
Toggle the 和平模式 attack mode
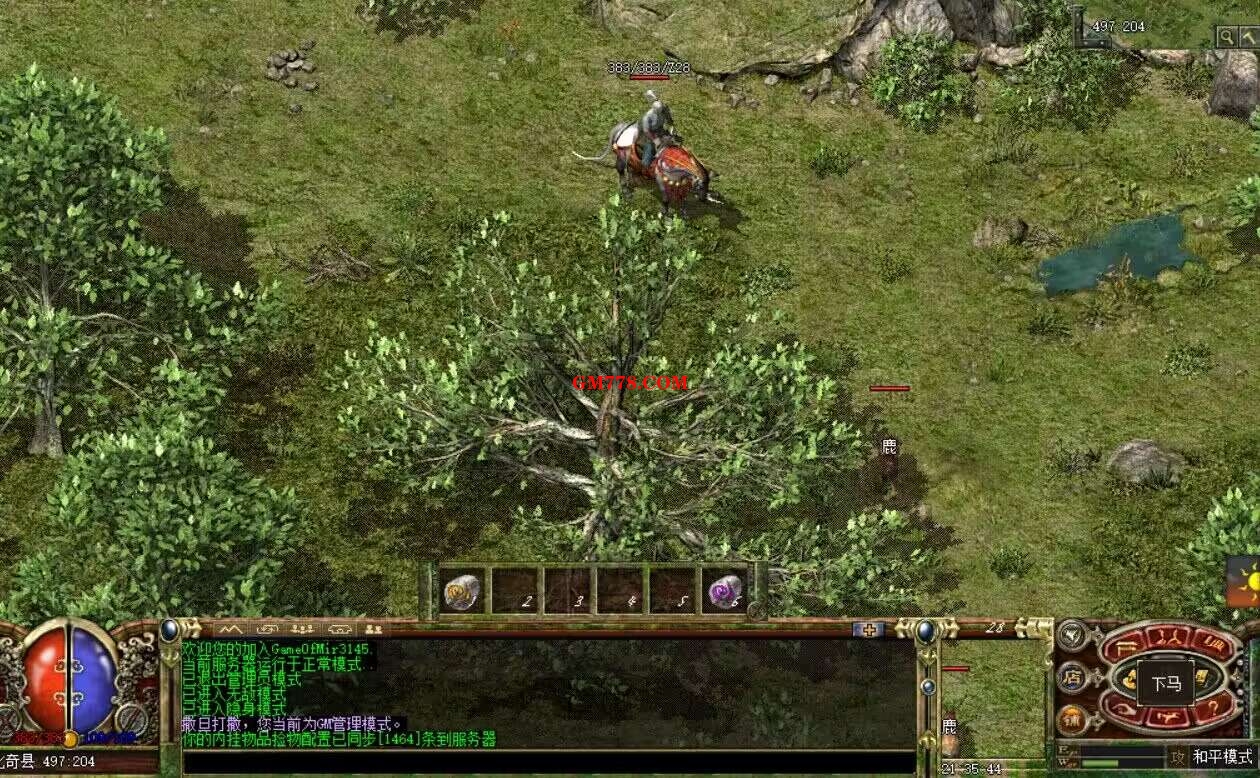click(1222, 757)
